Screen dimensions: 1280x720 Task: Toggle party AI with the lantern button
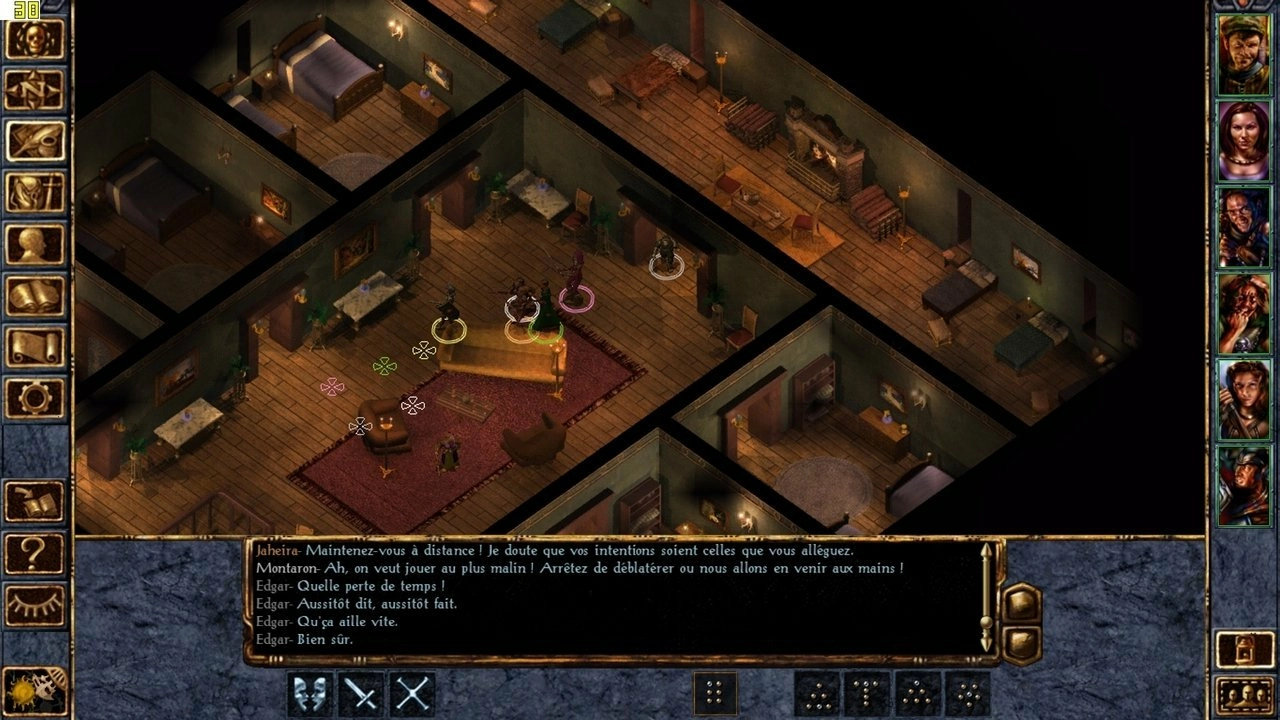[1244, 650]
